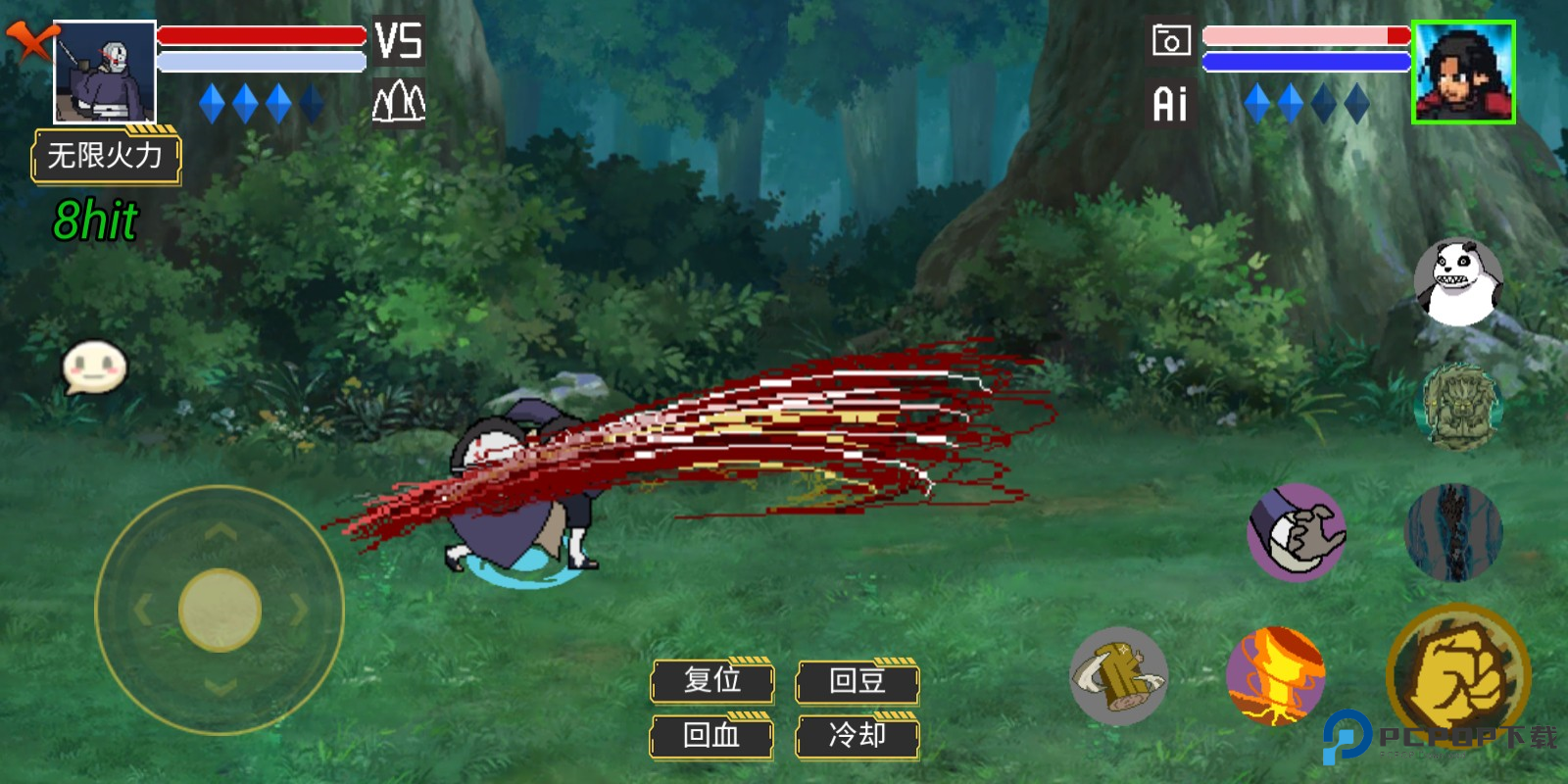The width and height of the screenshot is (1568, 784).
Task: Select the 回血 restore health button
Action: point(712,735)
